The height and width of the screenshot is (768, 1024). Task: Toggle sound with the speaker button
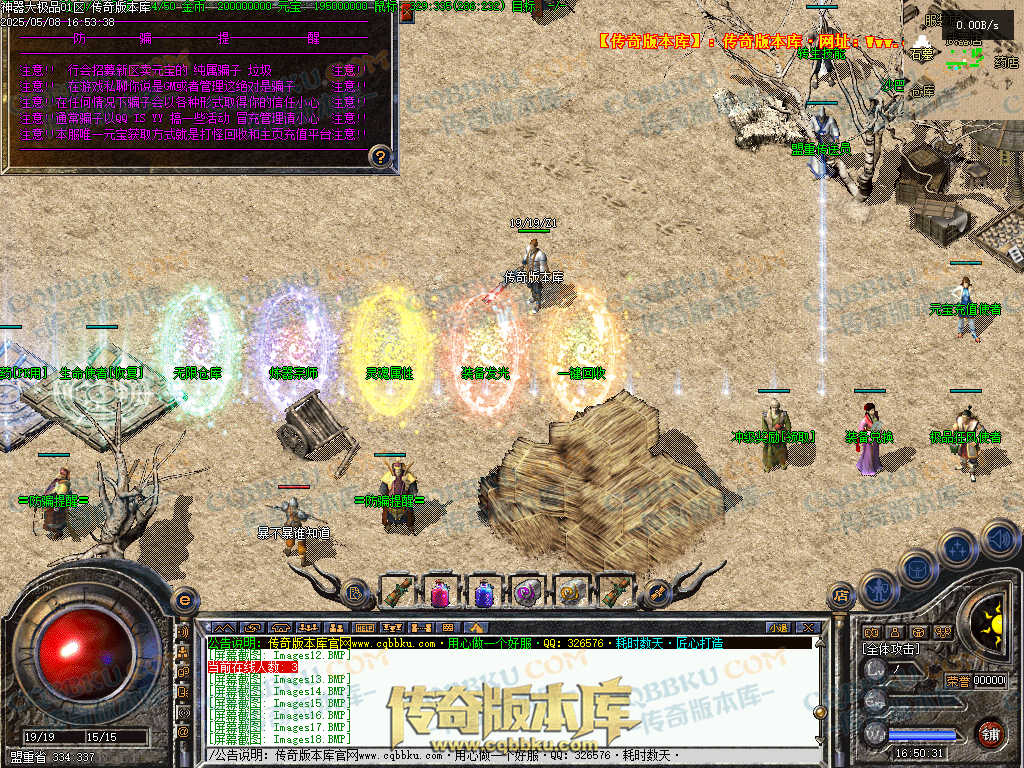tap(999, 539)
